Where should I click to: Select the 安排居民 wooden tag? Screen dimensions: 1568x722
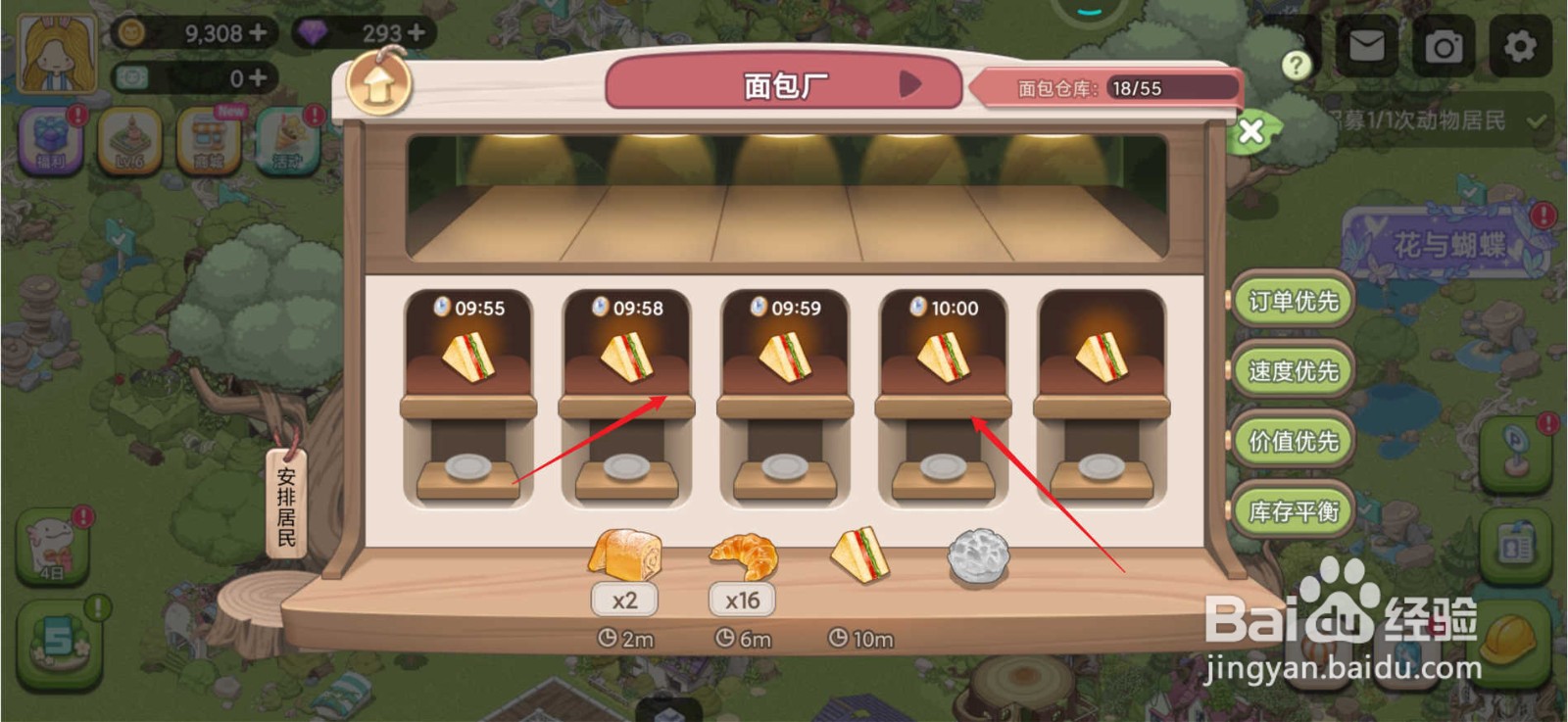283,505
